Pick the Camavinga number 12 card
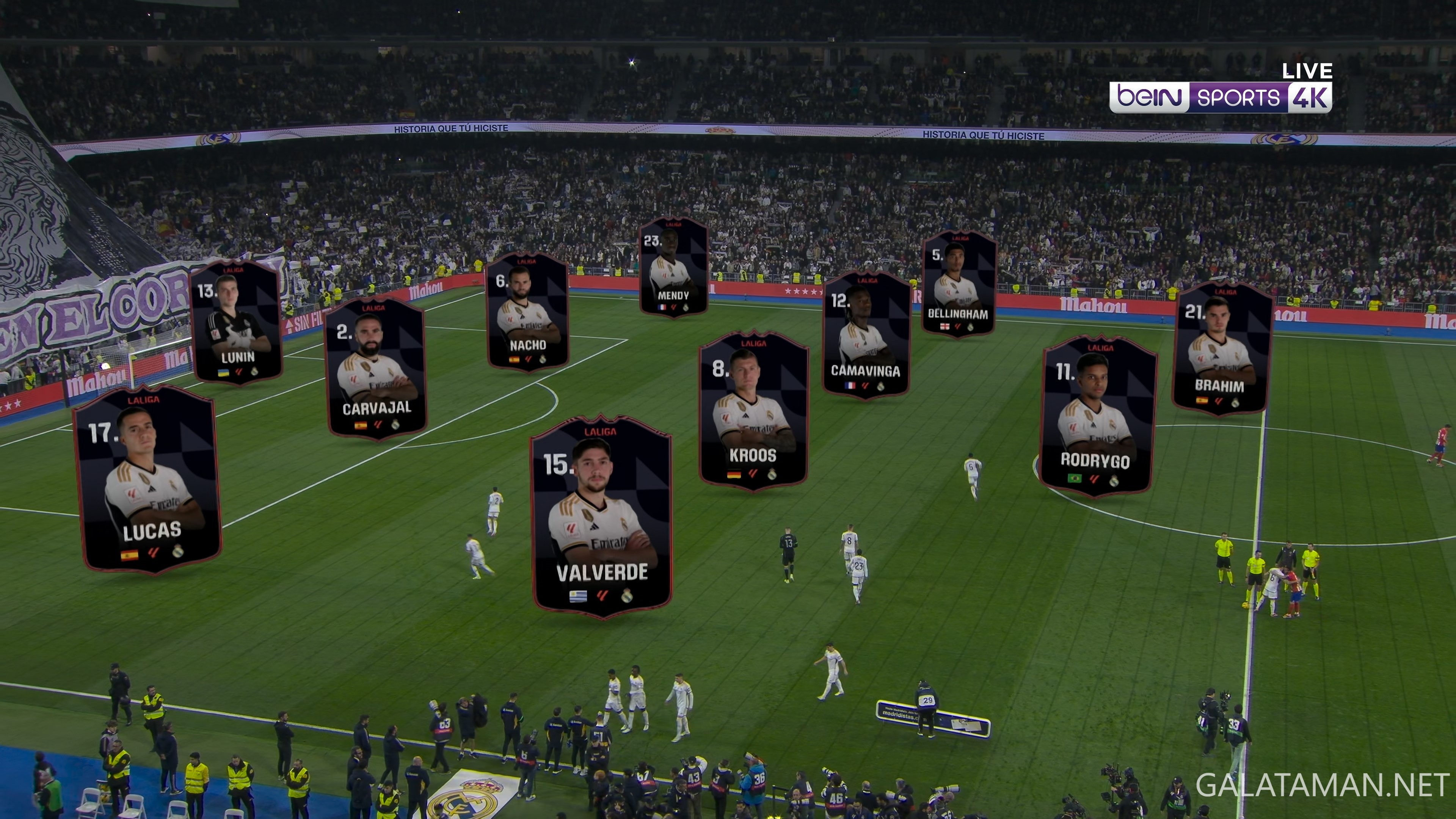This screenshot has width=1456, height=819. 866,336
